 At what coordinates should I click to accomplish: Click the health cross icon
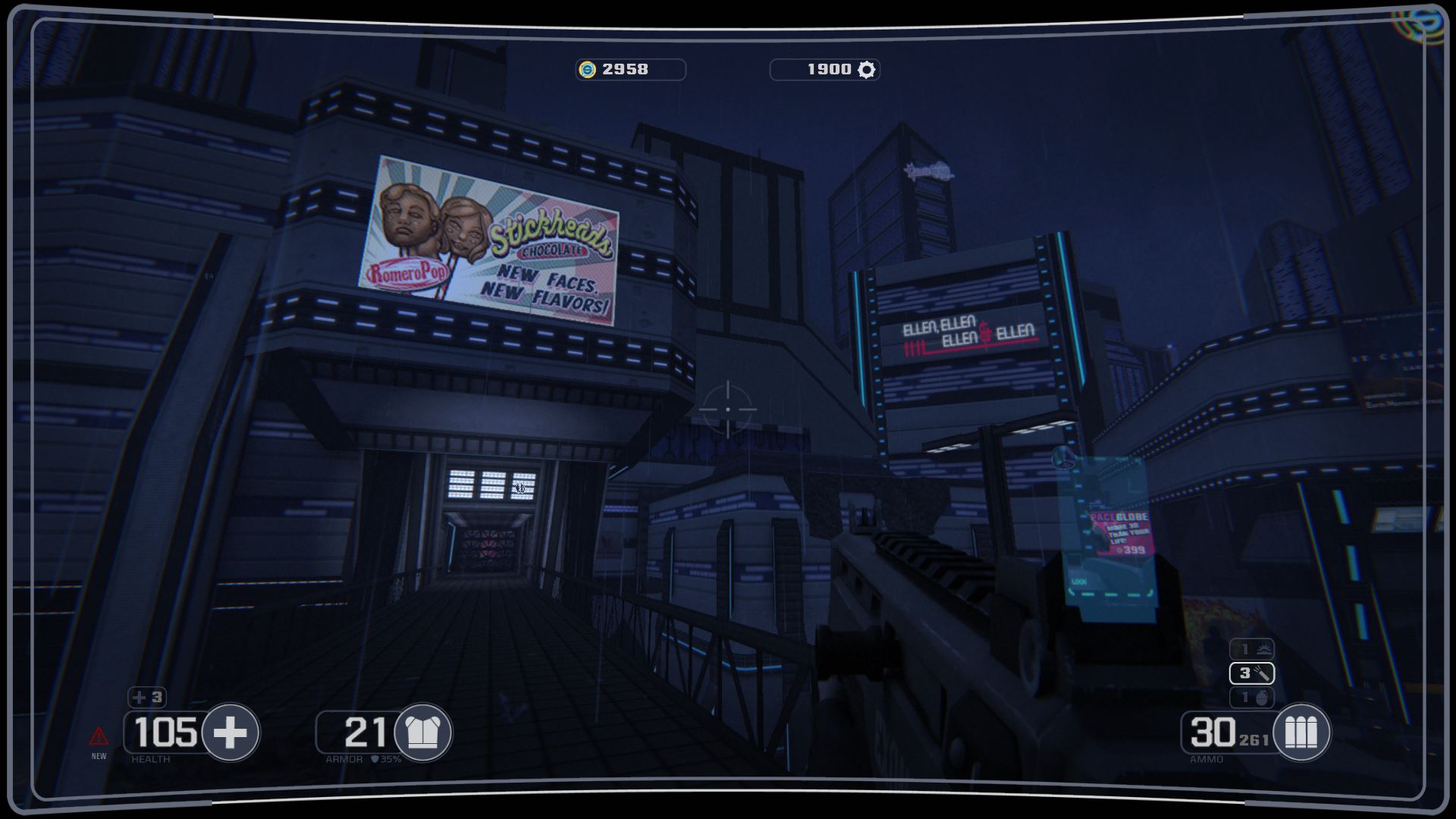[x=231, y=733]
